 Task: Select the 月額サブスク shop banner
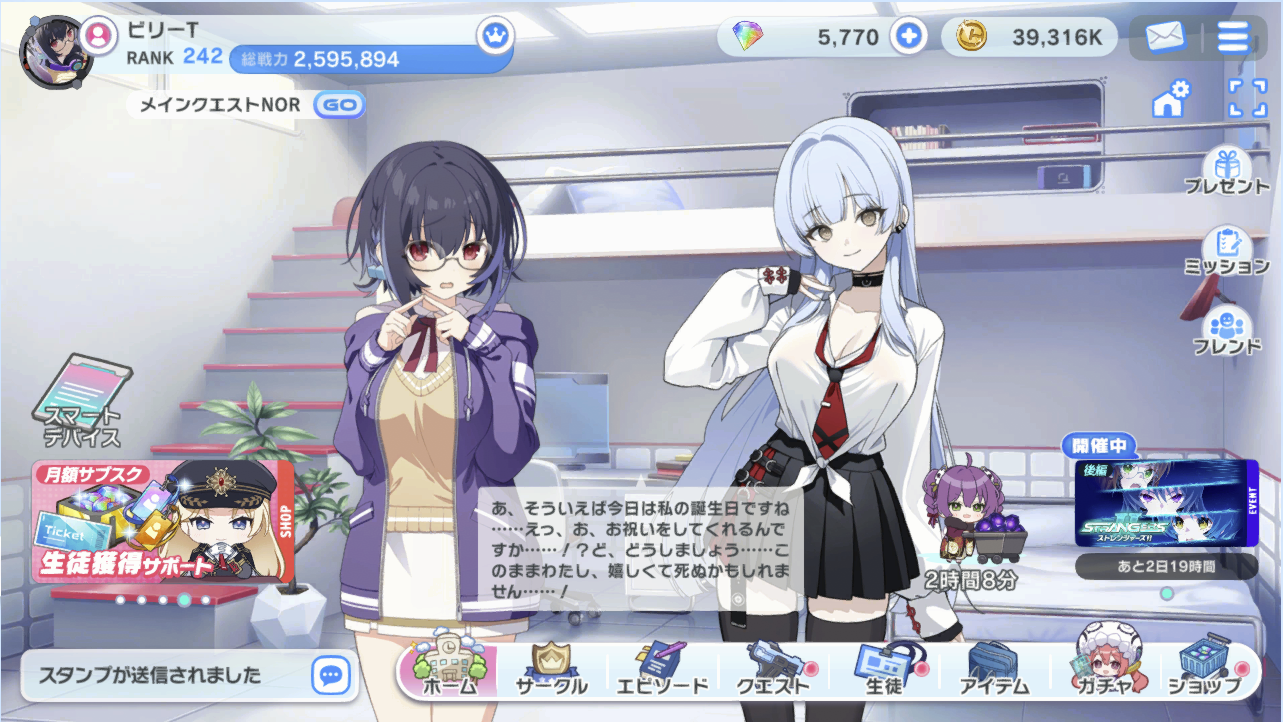click(x=162, y=520)
